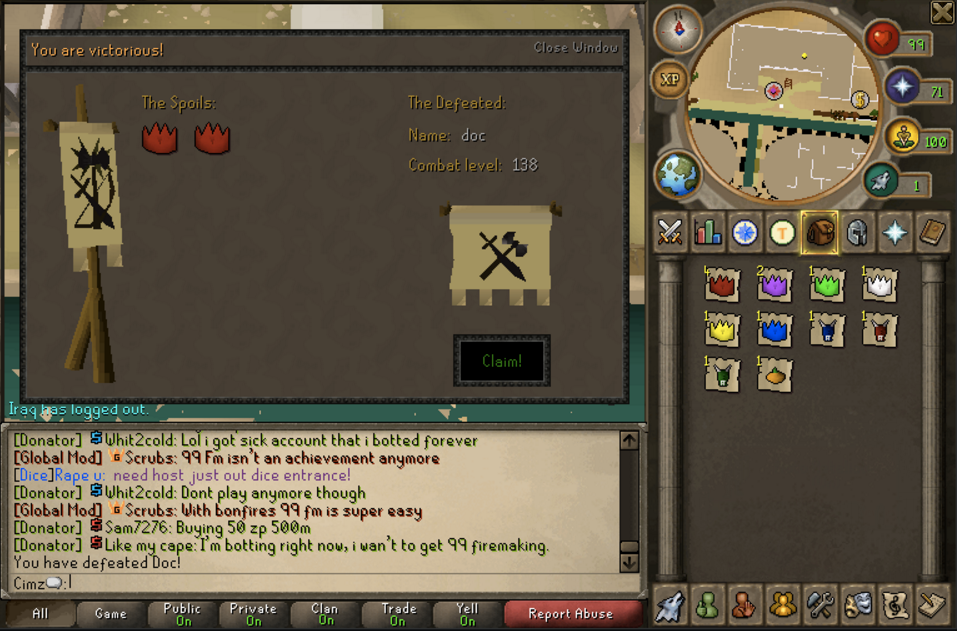Claim the spoils with the Claim! button
This screenshot has width=957, height=631.
click(501, 361)
